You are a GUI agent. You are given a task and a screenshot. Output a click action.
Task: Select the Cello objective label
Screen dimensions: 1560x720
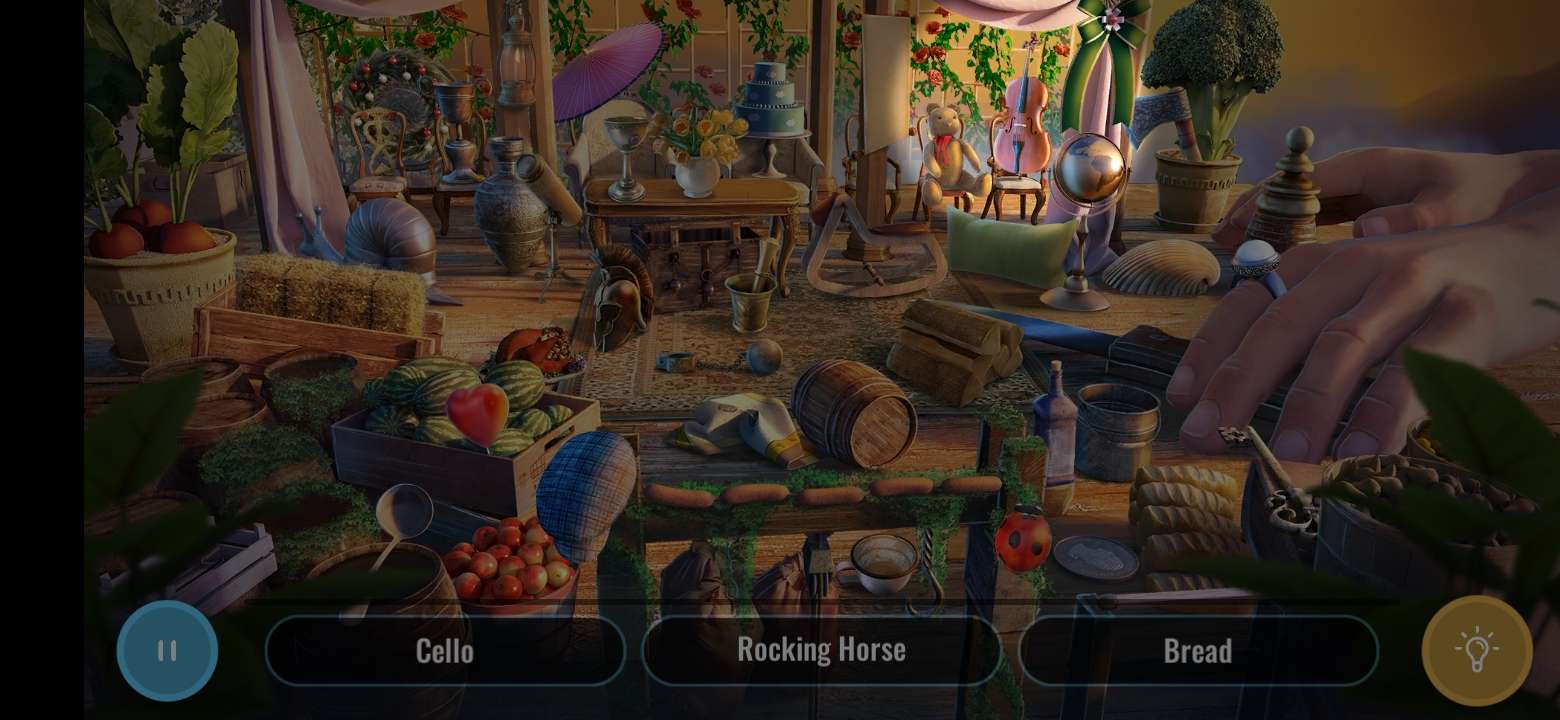[445, 651]
